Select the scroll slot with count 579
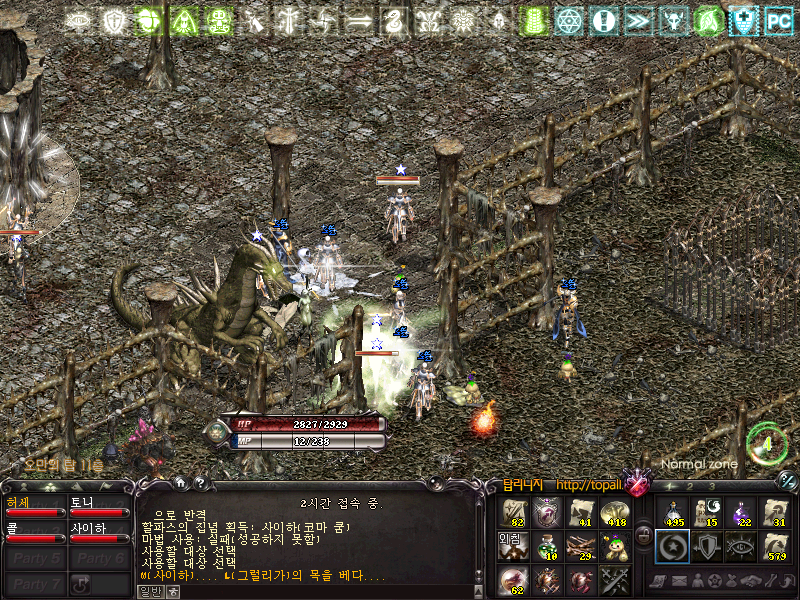The image size is (800, 600). pos(776,546)
